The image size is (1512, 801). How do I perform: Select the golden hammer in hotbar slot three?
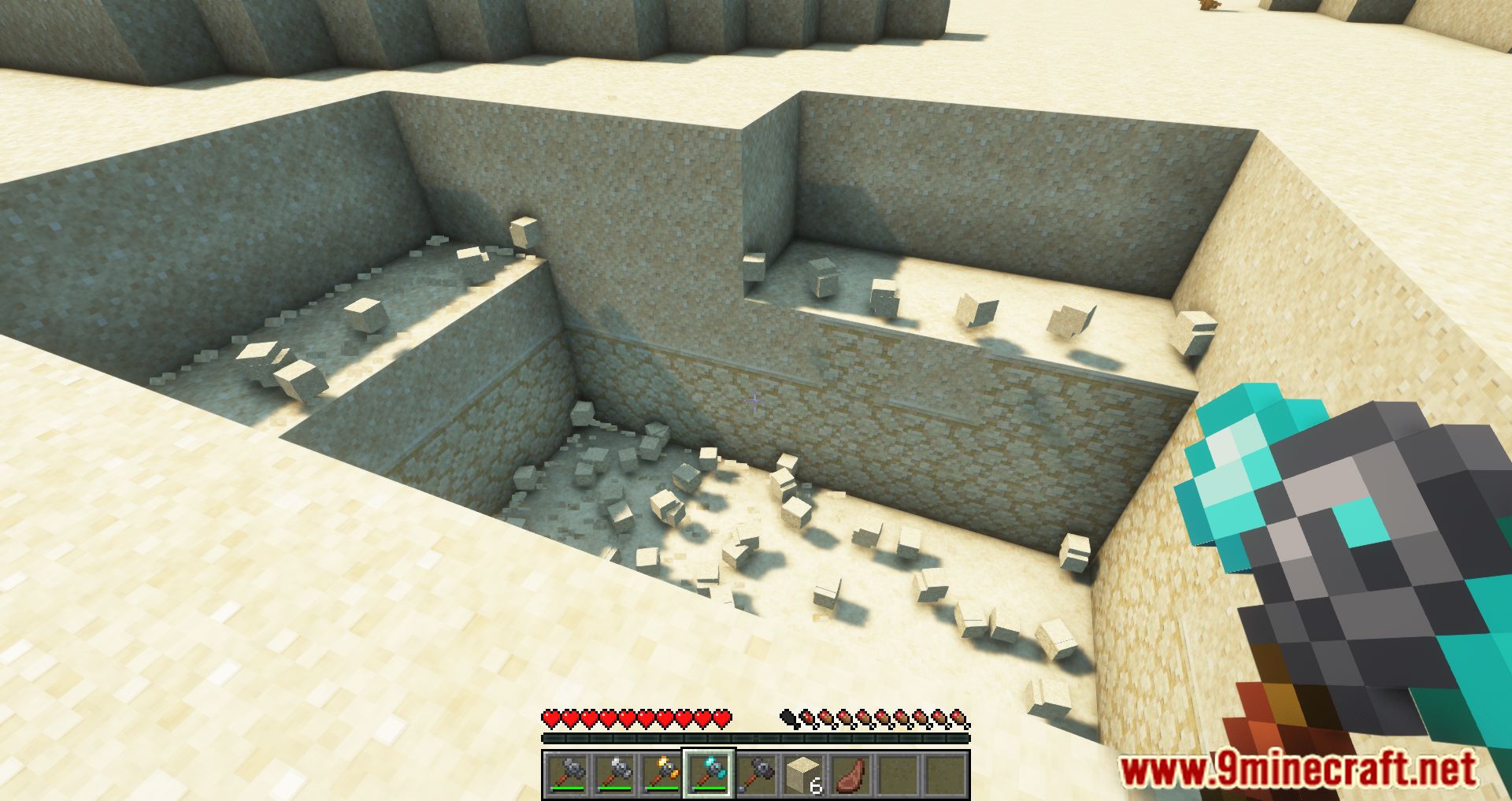664,772
